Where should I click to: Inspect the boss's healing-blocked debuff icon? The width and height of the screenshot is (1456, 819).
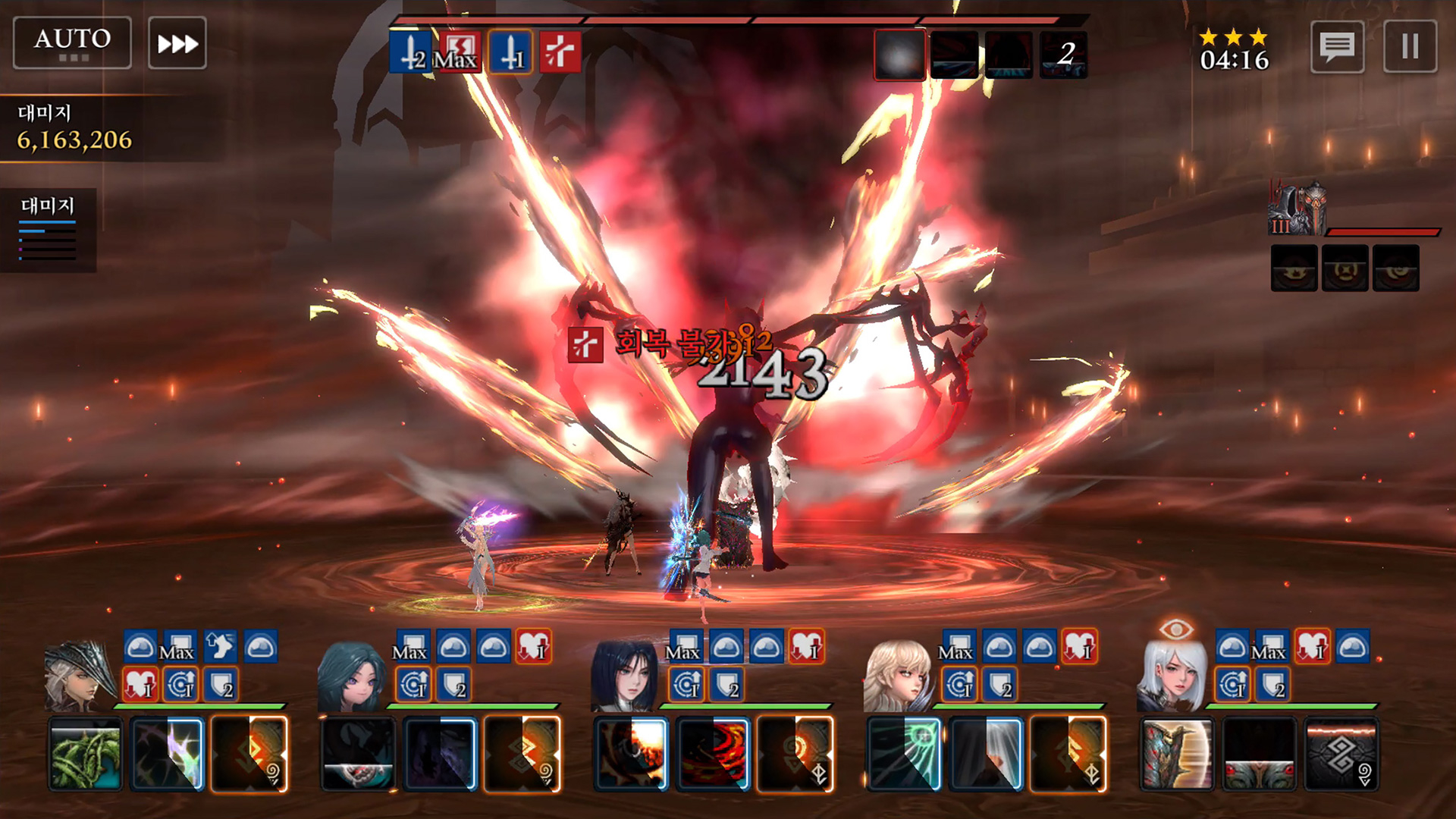(560, 52)
